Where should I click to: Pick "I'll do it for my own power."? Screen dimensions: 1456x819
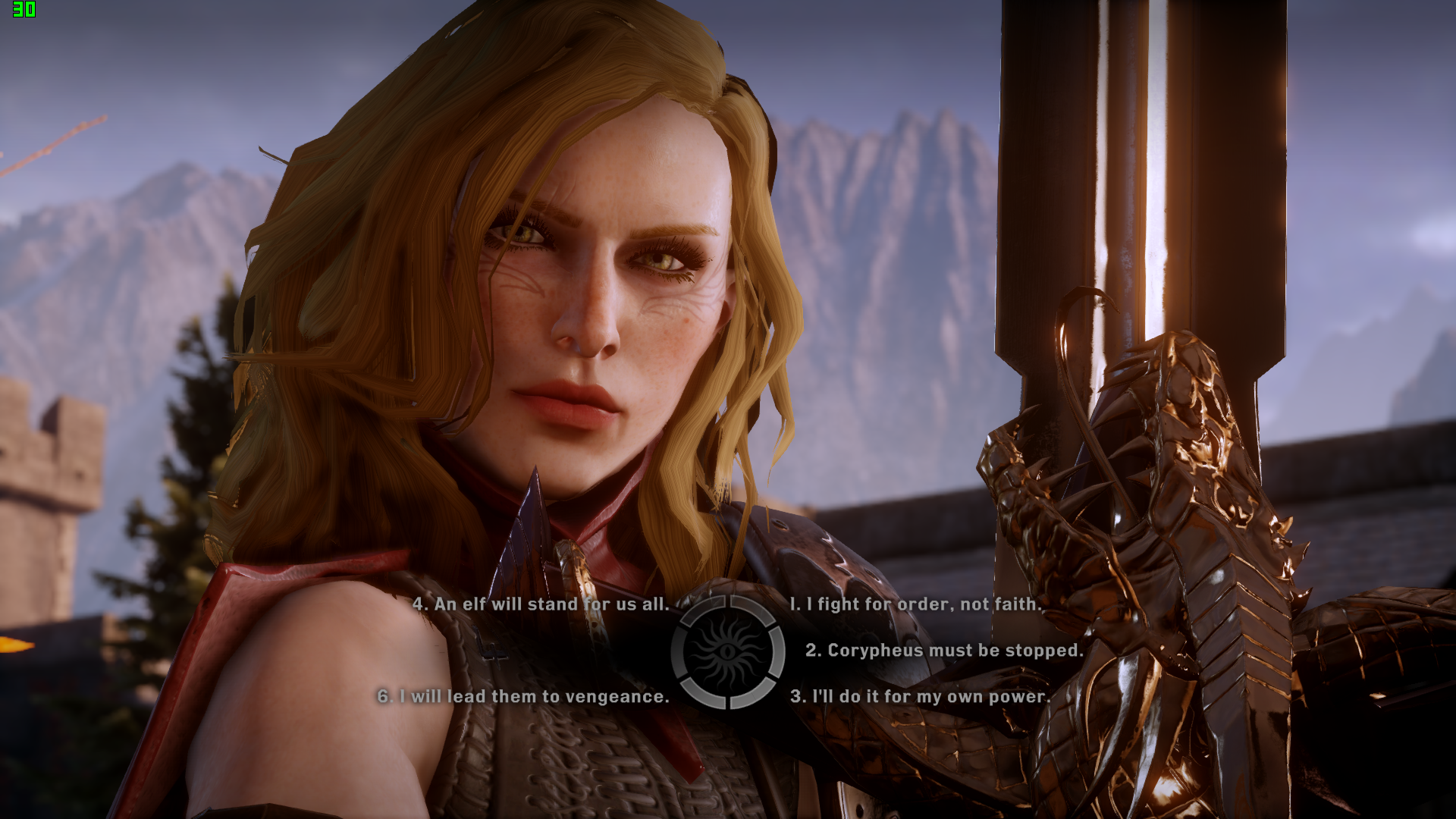point(920,697)
